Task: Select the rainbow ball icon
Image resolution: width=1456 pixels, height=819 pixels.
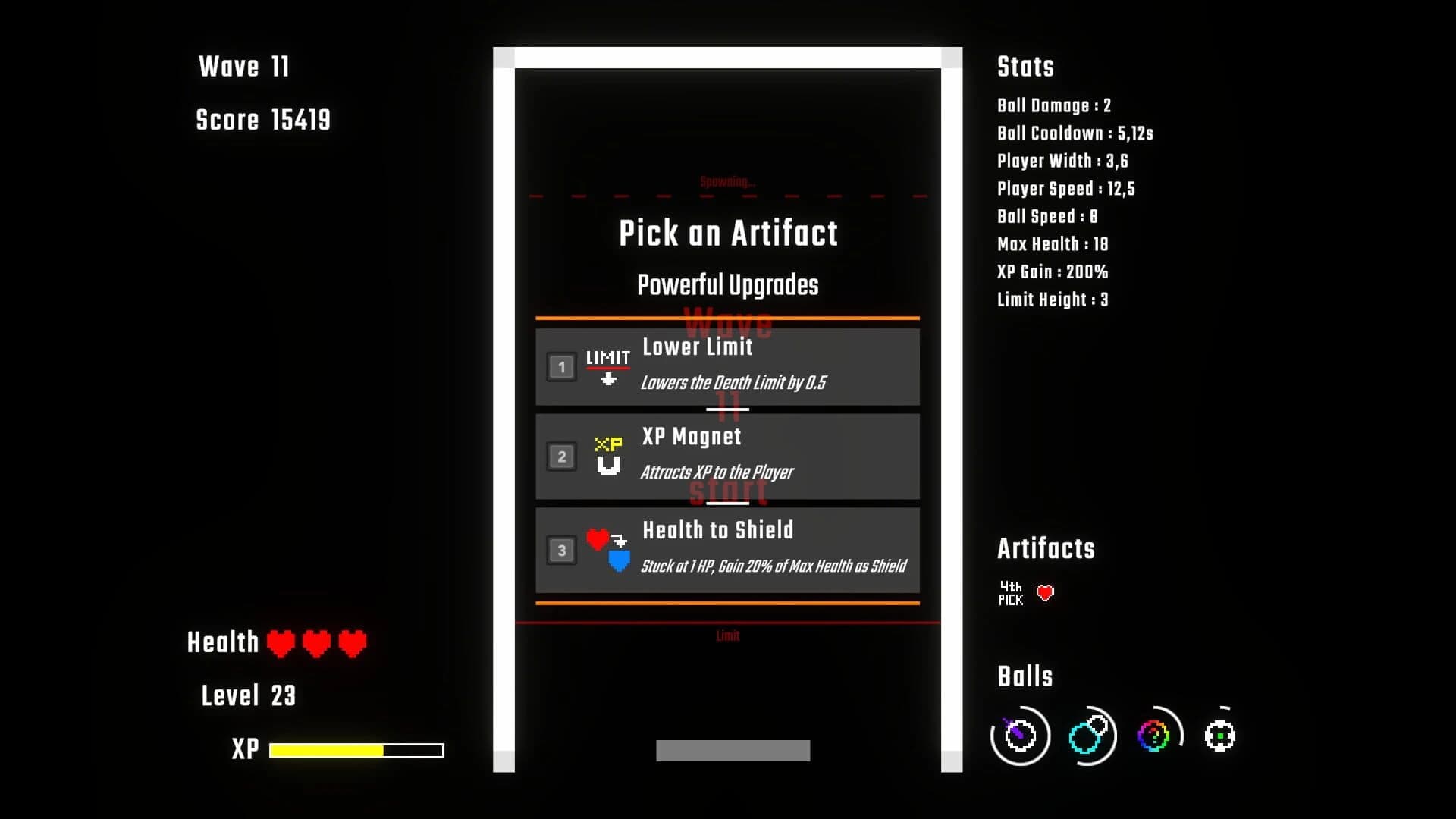Action: tap(1153, 735)
